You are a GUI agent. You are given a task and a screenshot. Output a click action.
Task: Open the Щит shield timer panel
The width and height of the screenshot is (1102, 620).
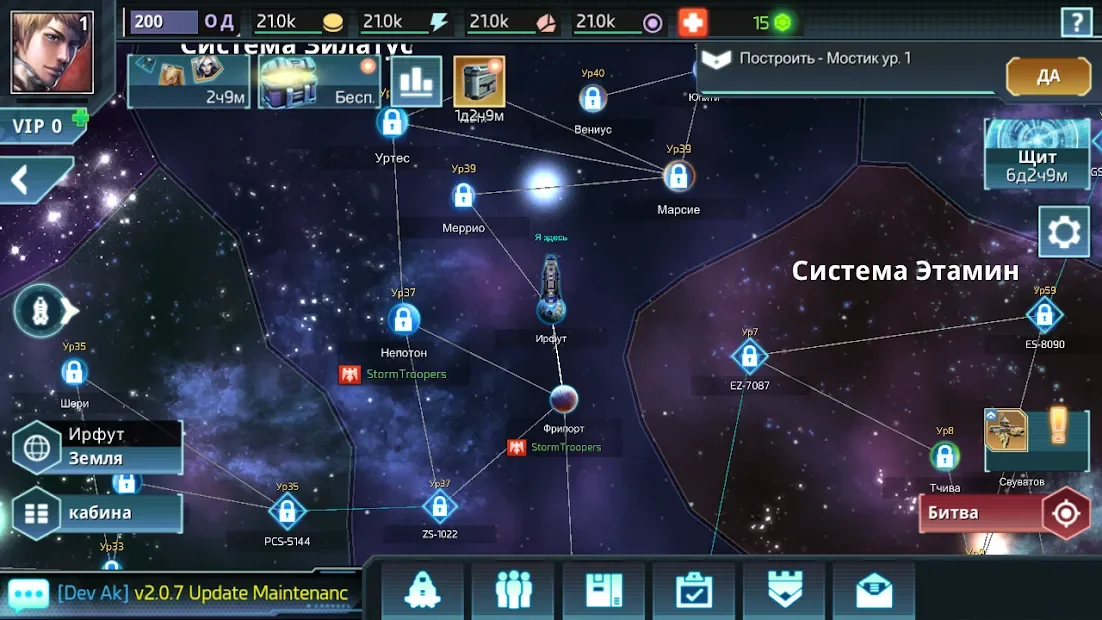click(1036, 155)
